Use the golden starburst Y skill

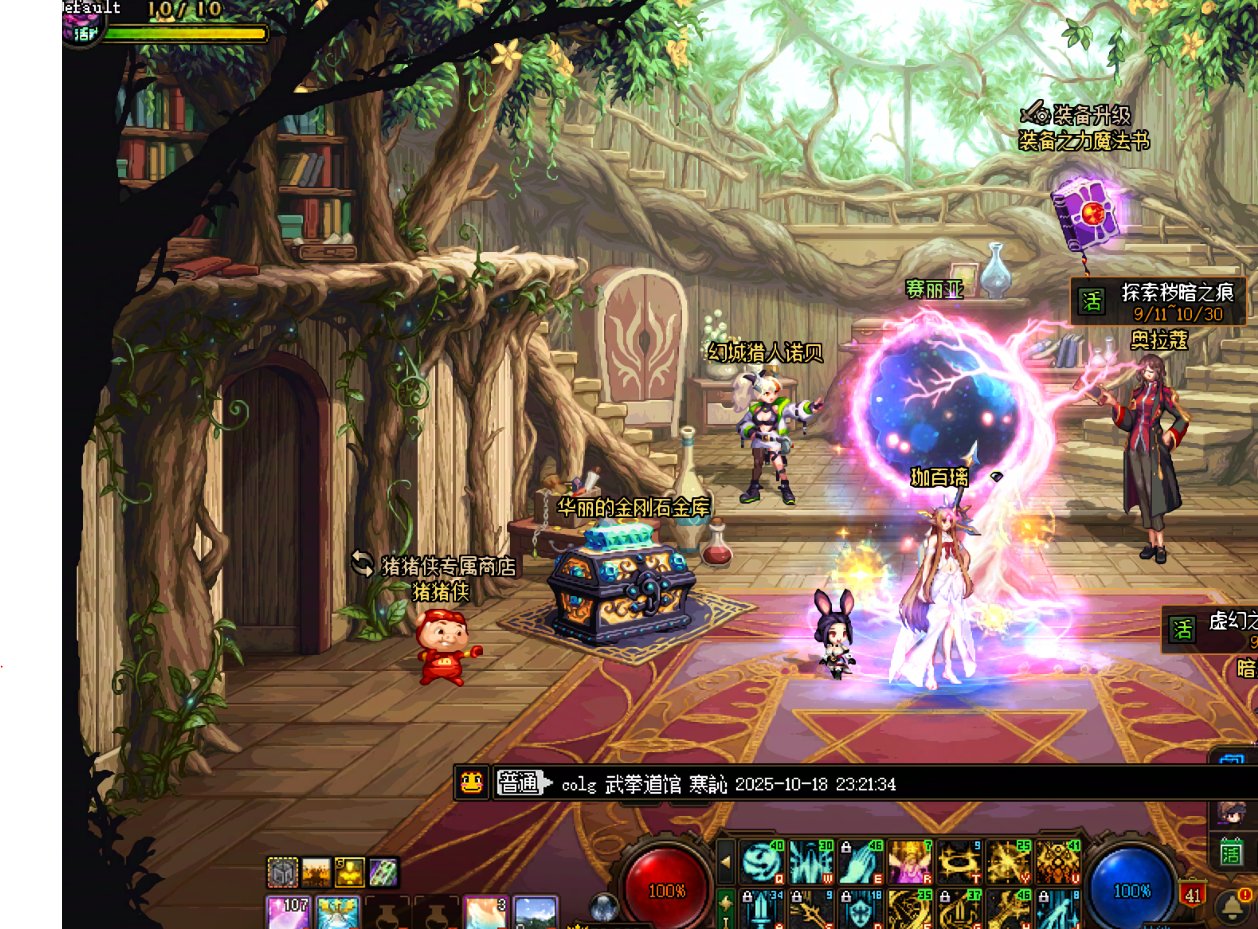click(x=1008, y=861)
